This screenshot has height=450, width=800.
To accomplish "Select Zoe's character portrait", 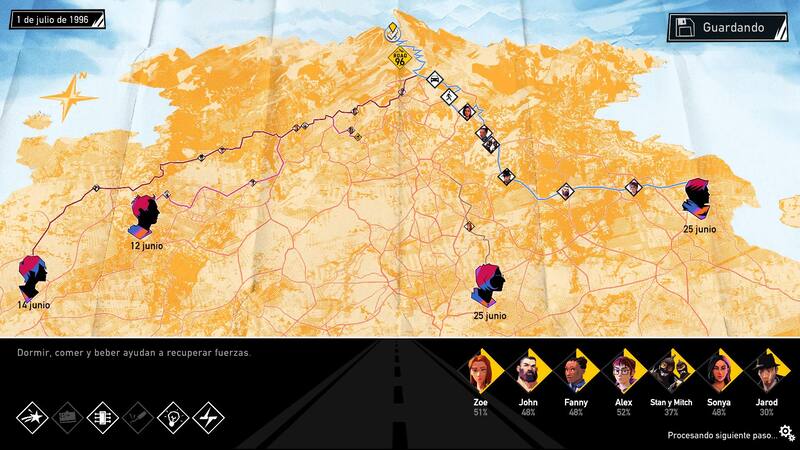I will pos(479,372).
